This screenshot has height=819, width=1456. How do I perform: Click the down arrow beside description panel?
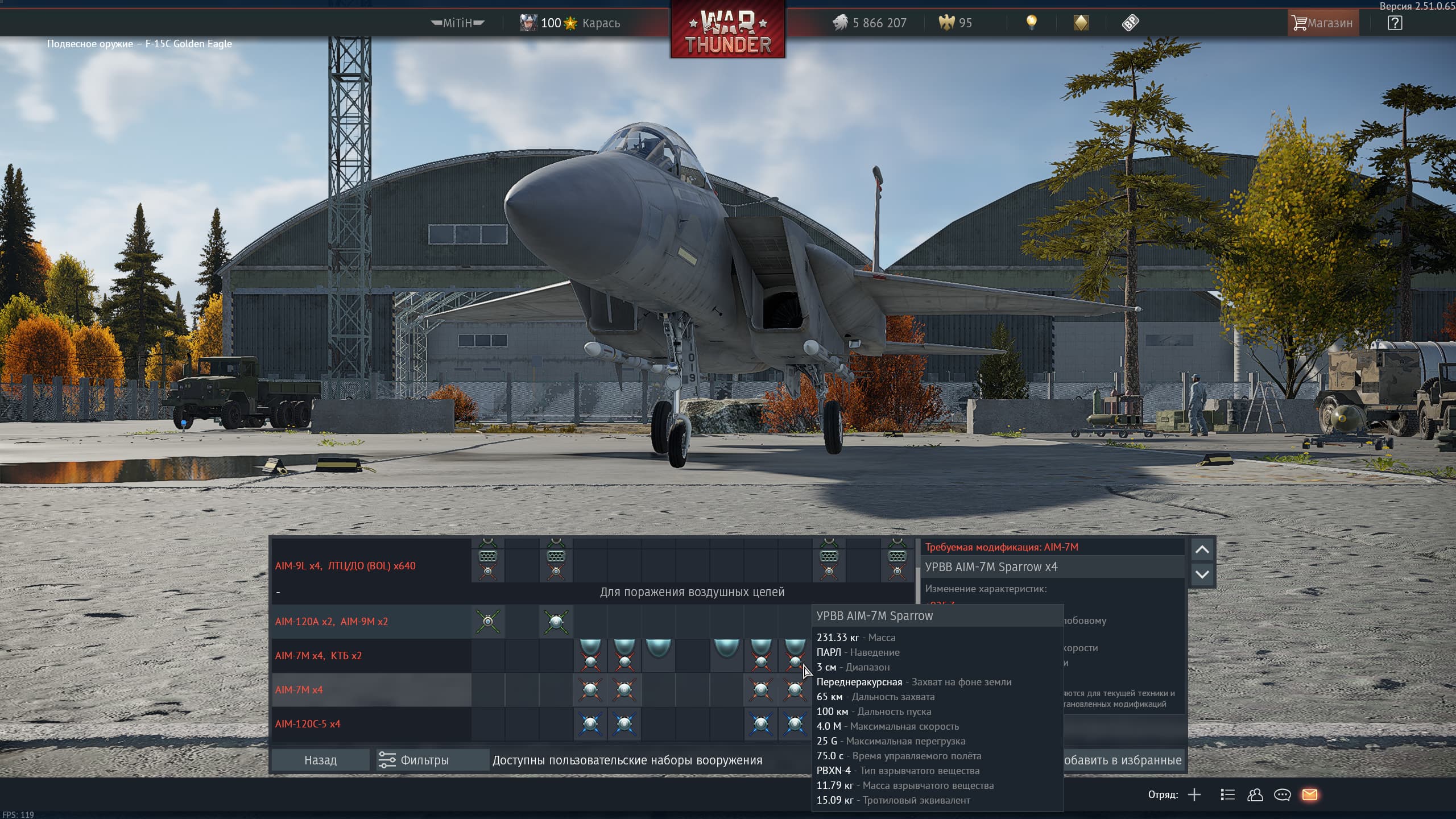click(x=1202, y=574)
